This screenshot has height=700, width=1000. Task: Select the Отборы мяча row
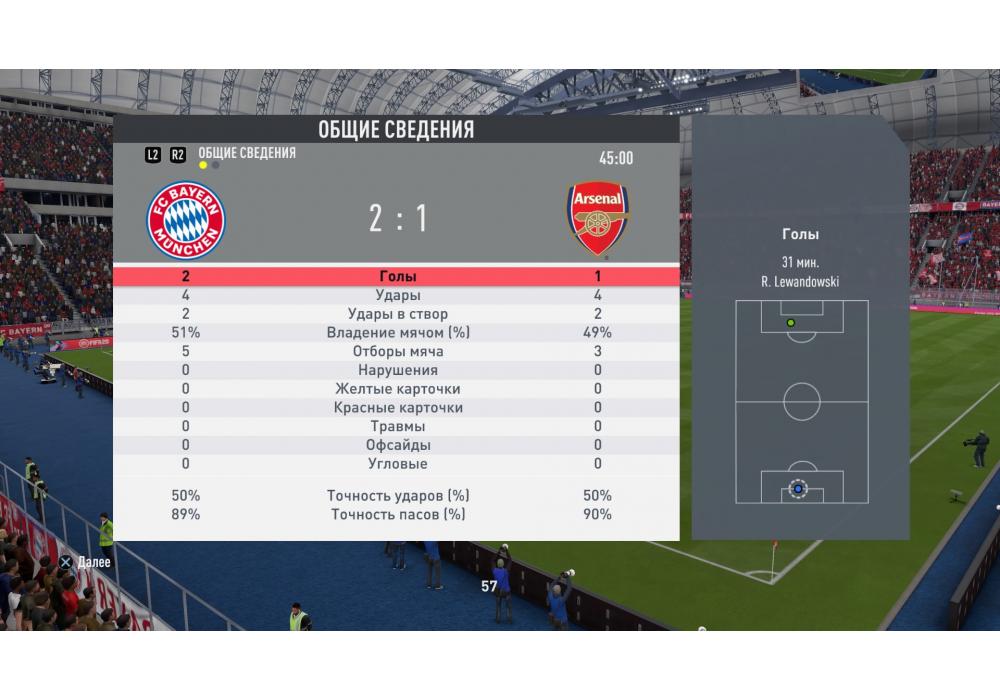click(x=397, y=352)
